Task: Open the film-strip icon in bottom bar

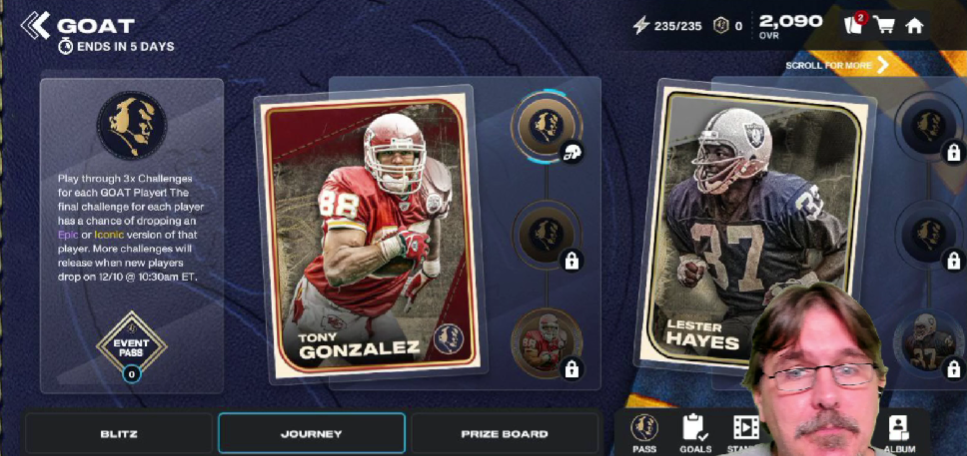Action: click(x=745, y=430)
